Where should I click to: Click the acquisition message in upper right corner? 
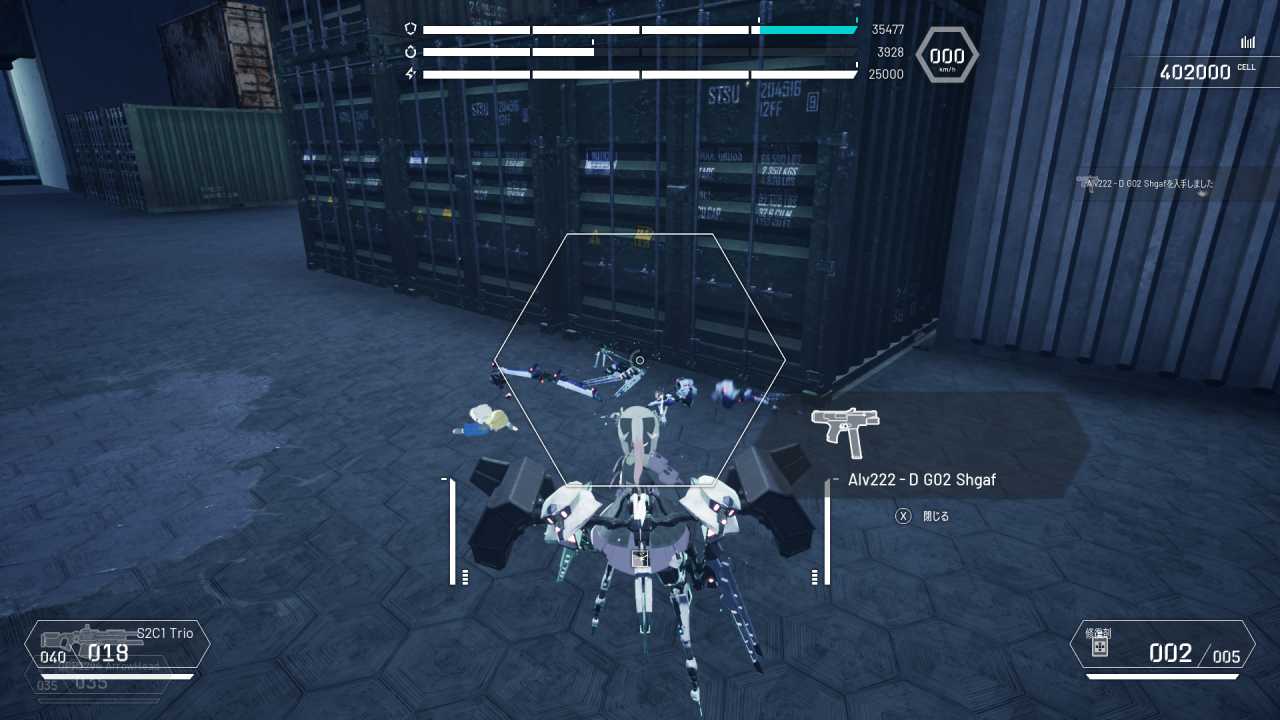coord(1150,184)
